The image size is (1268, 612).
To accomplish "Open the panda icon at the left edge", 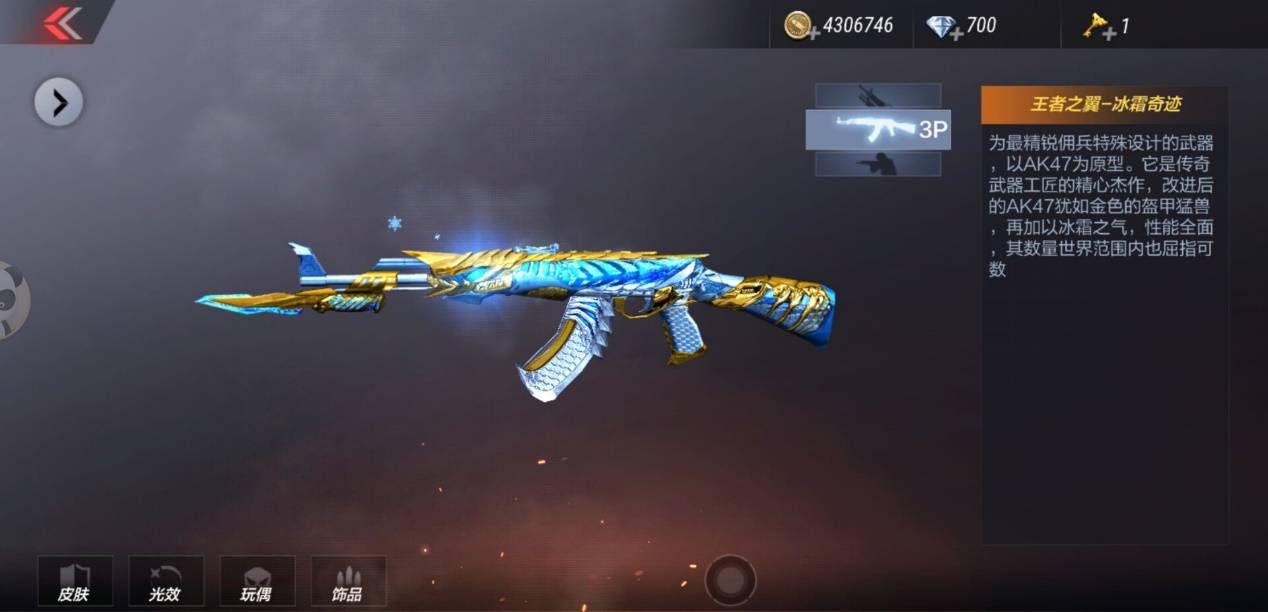I will coord(12,299).
